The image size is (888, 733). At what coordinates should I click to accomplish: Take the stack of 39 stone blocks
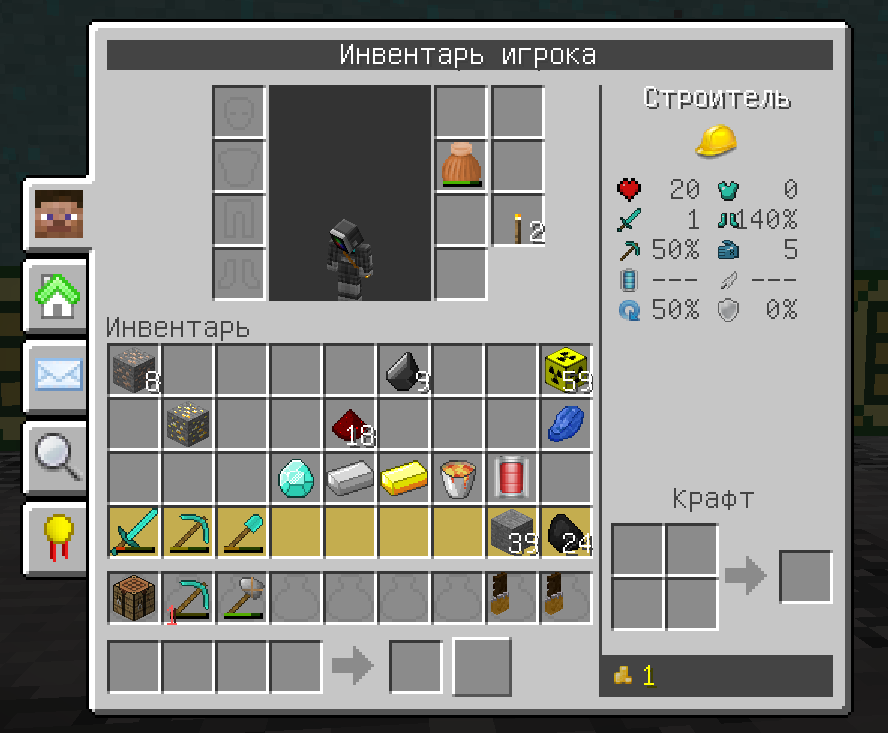tap(512, 531)
